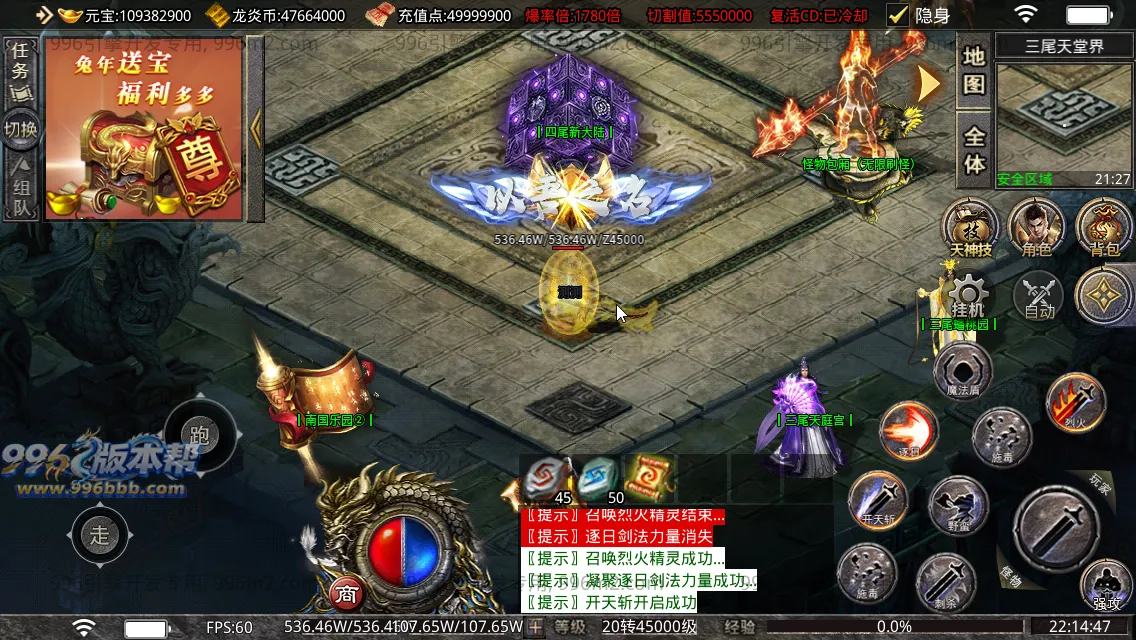Open the 商 shop button
This screenshot has width=1136, height=640.
click(346, 594)
